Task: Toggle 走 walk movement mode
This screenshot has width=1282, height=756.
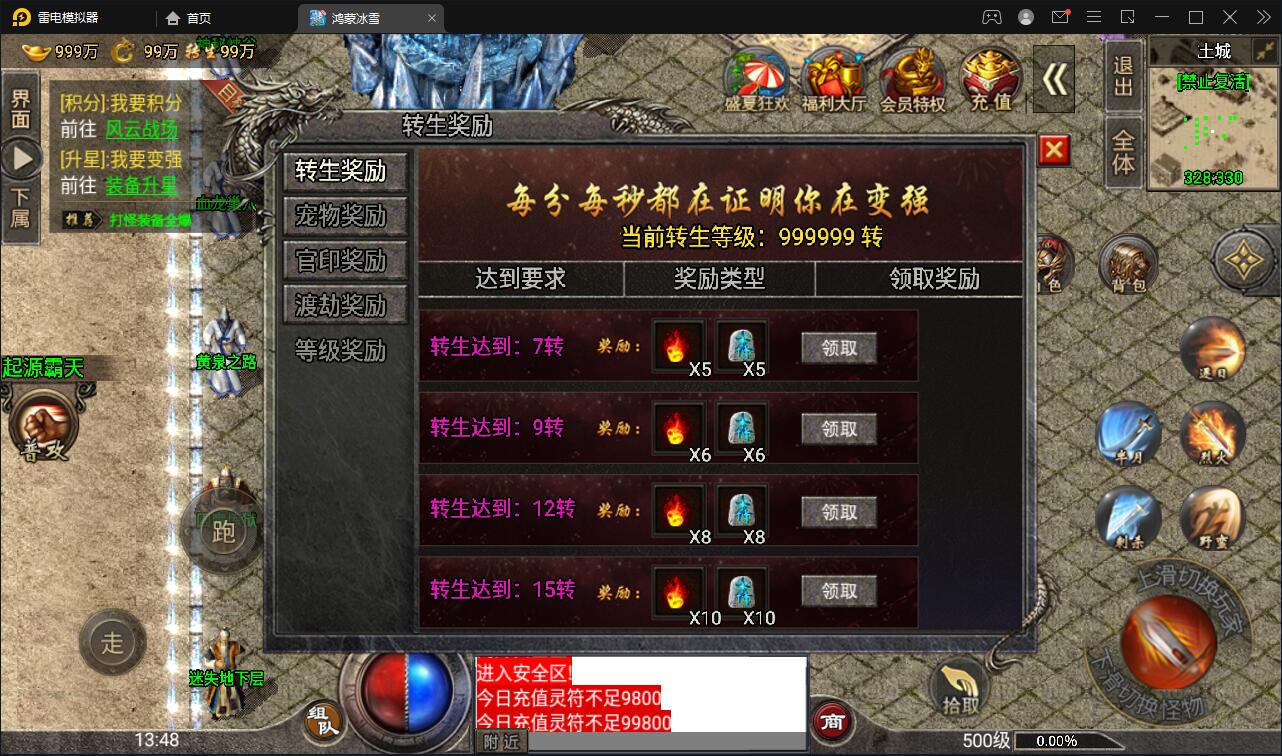Action: pos(112,644)
